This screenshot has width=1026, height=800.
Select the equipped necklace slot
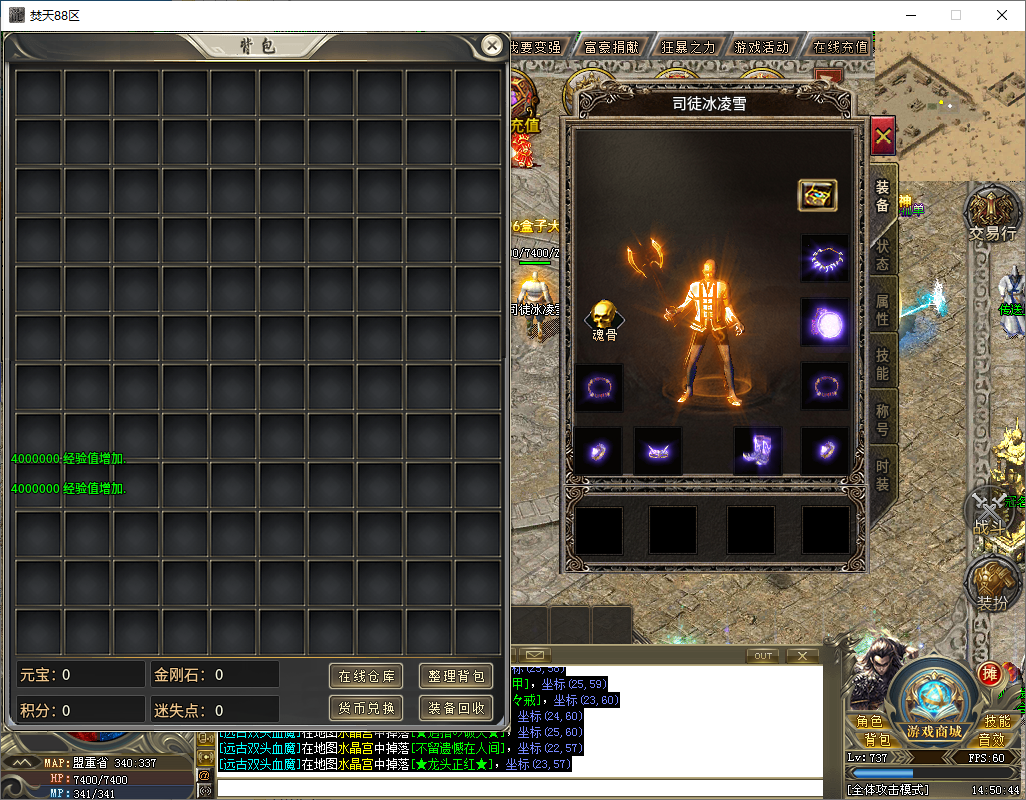pyautogui.click(x=825, y=259)
